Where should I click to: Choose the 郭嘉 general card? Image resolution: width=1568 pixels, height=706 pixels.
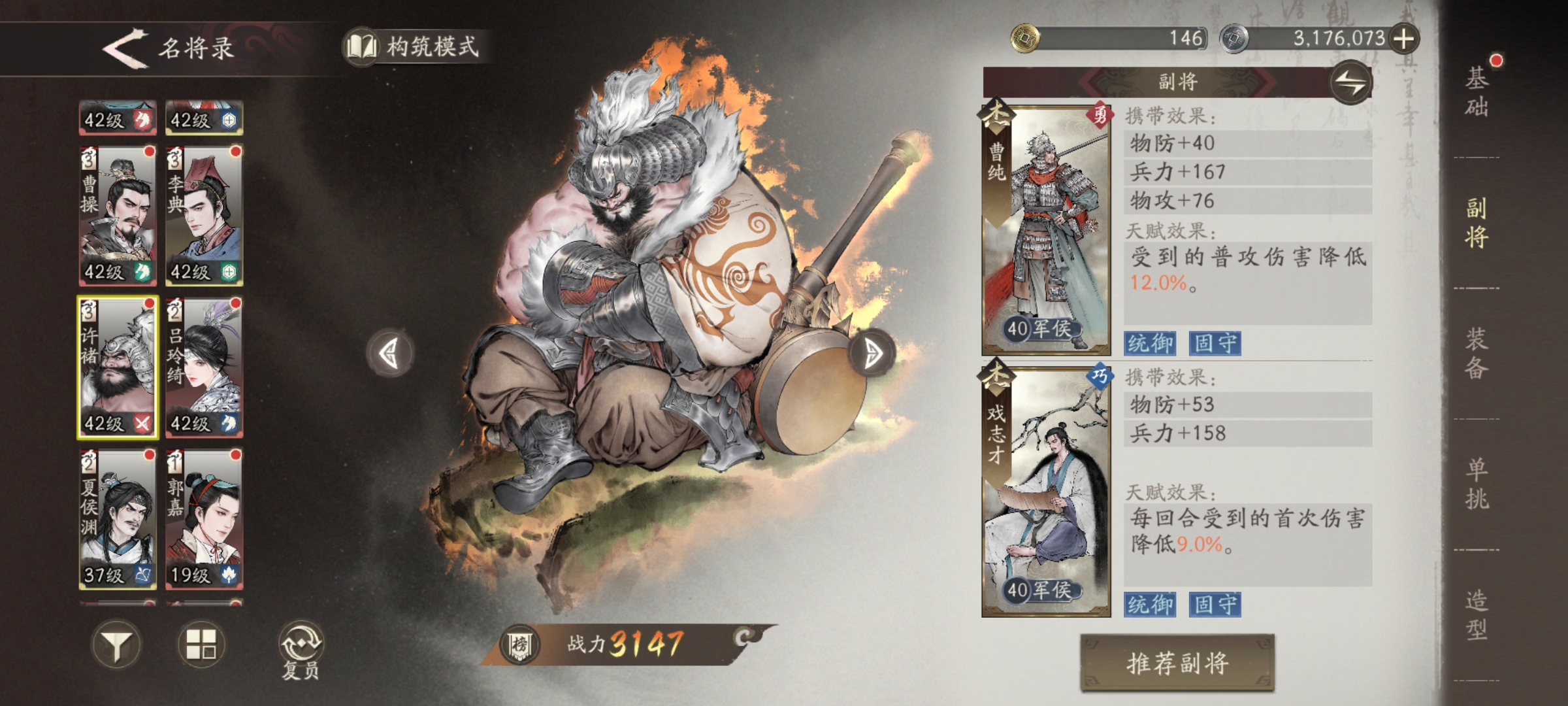[204, 518]
